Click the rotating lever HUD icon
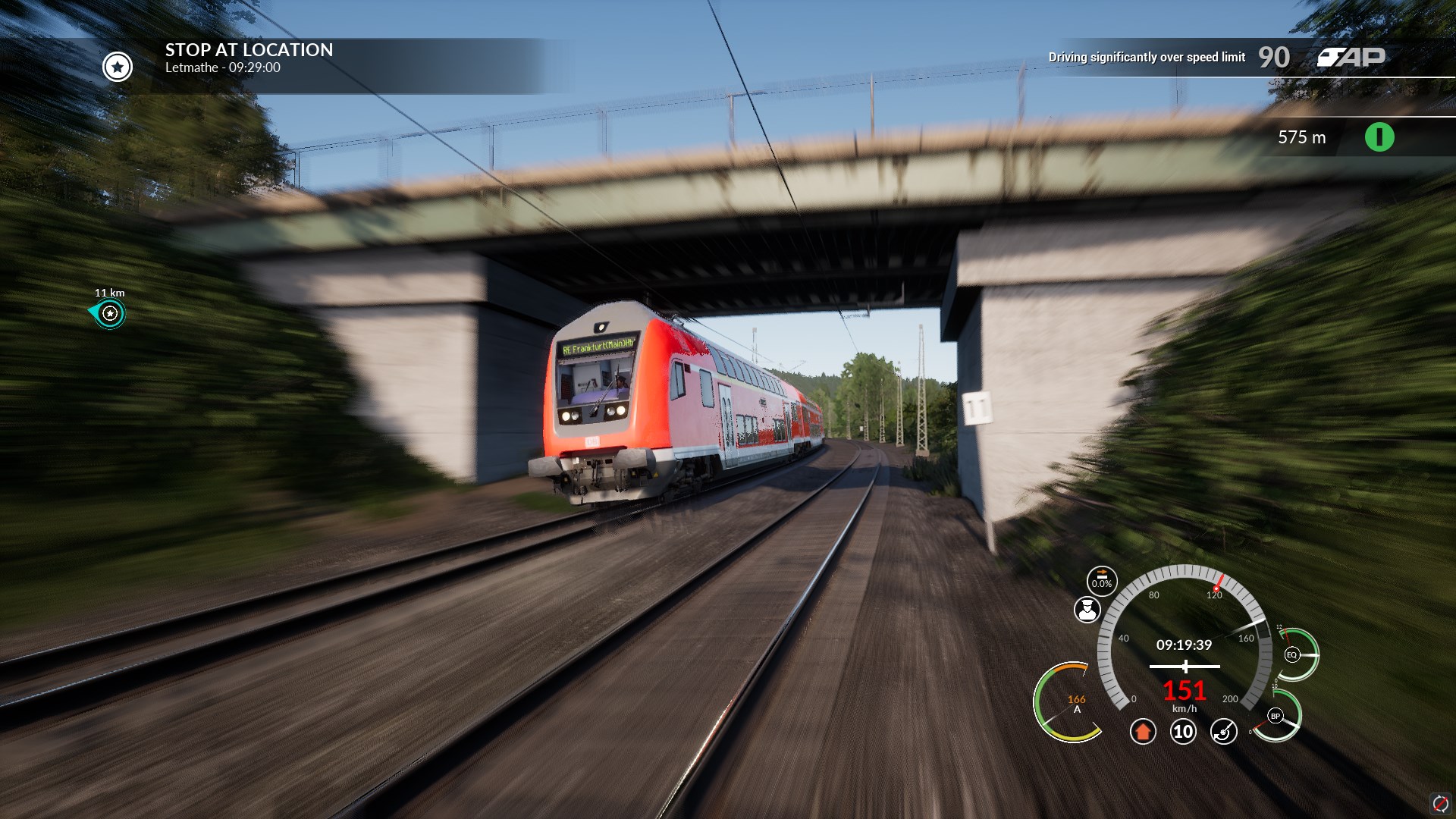Screen dimensions: 1456x819 point(1223,732)
